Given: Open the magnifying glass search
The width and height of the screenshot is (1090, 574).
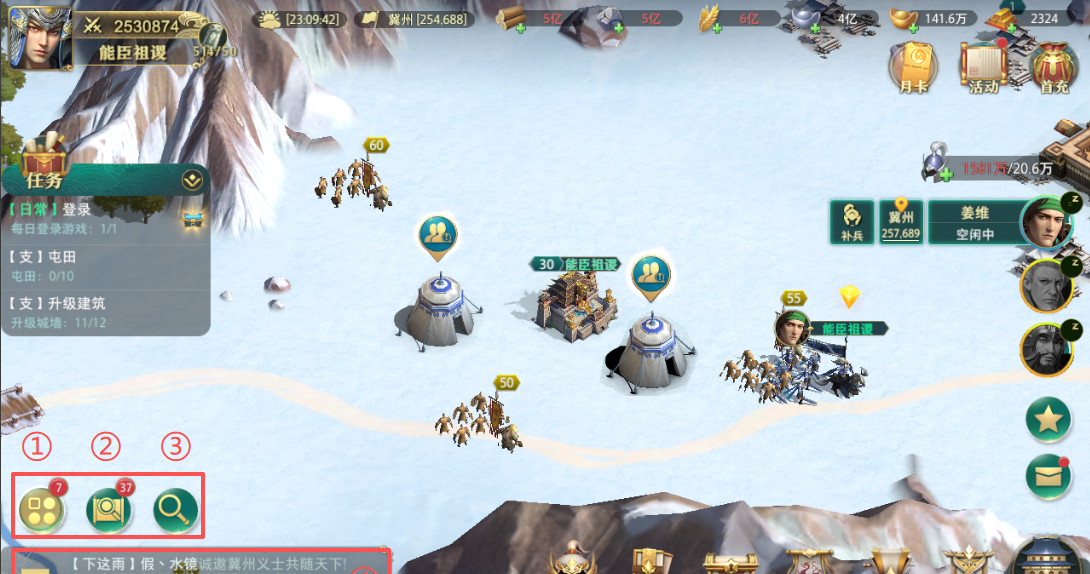Looking at the screenshot, I should [175, 510].
